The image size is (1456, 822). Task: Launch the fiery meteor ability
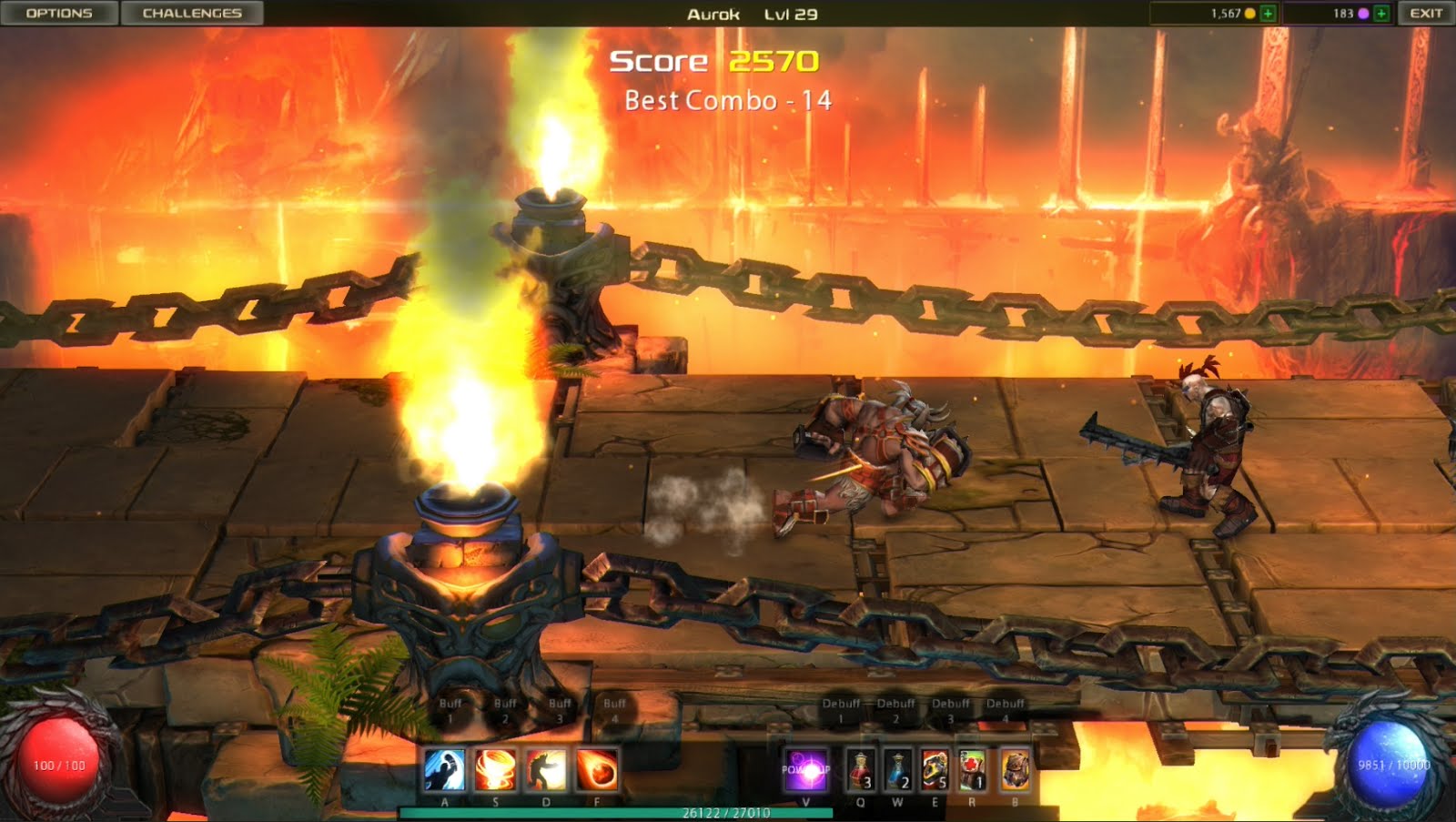click(x=597, y=770)
